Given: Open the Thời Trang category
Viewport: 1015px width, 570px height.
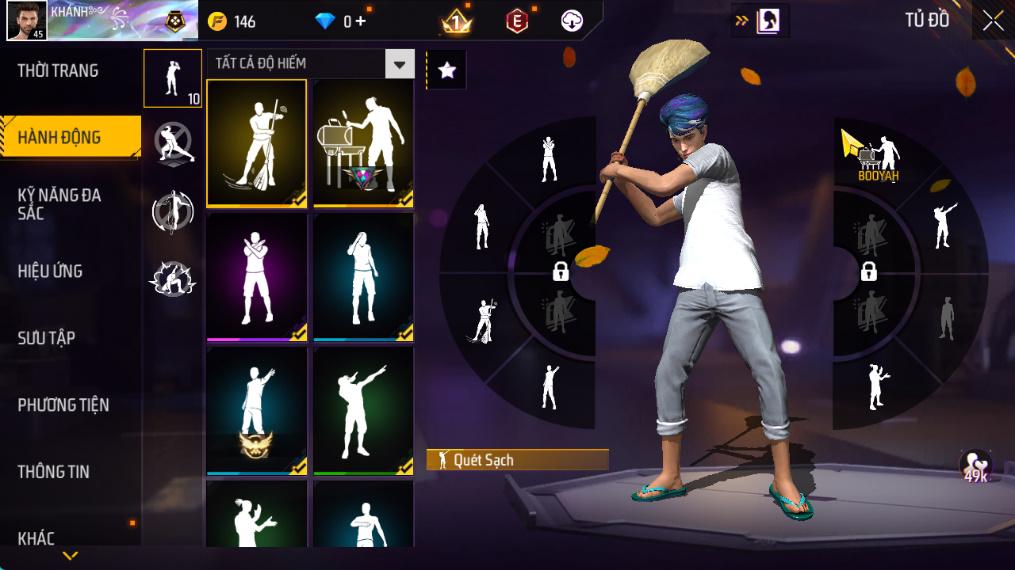Looking at the screenshot, I should pos(58,71).
